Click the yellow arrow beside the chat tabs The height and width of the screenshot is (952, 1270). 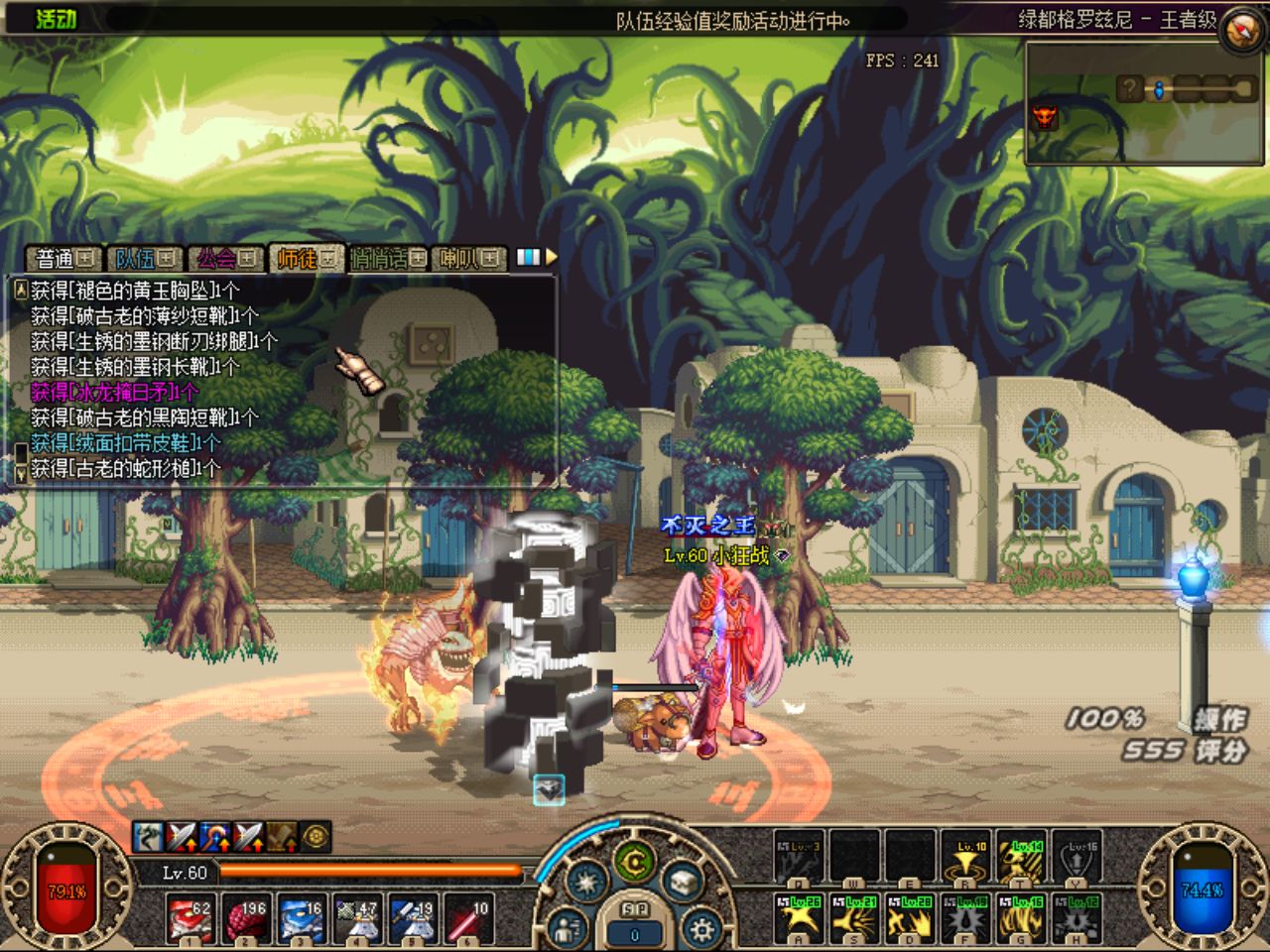click(x=552, y=257)
